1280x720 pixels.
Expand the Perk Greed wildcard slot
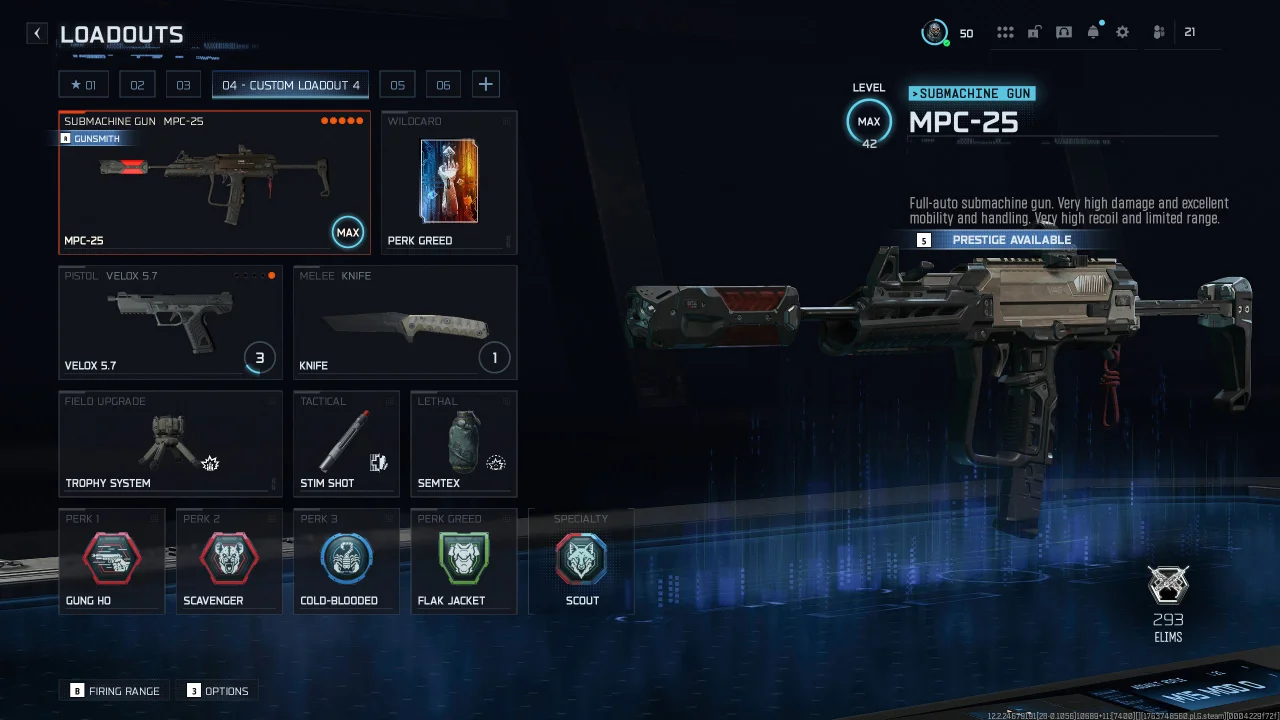coord(448,182)
